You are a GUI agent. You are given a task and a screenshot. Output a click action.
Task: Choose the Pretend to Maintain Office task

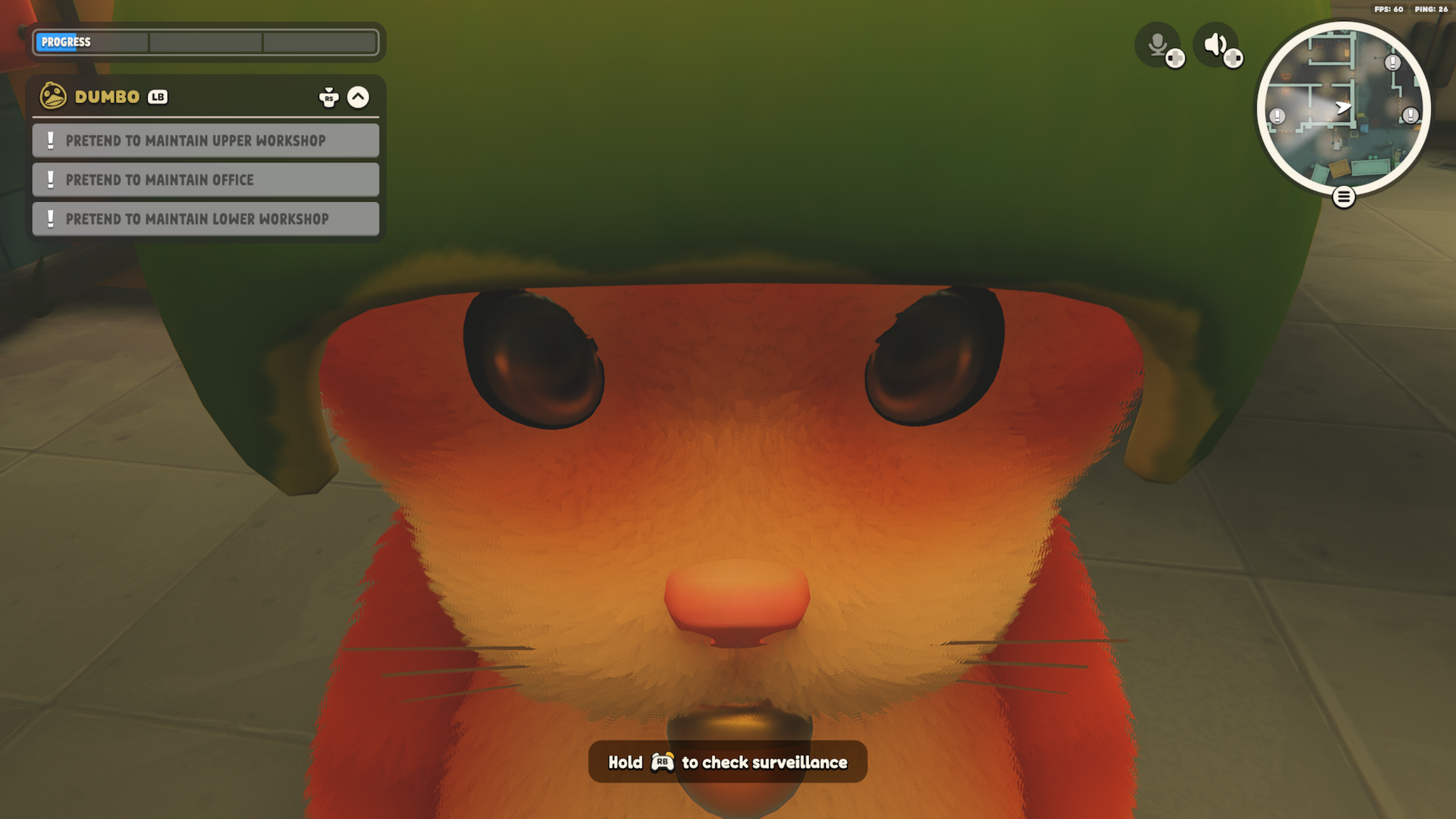[x=206, y=180]
